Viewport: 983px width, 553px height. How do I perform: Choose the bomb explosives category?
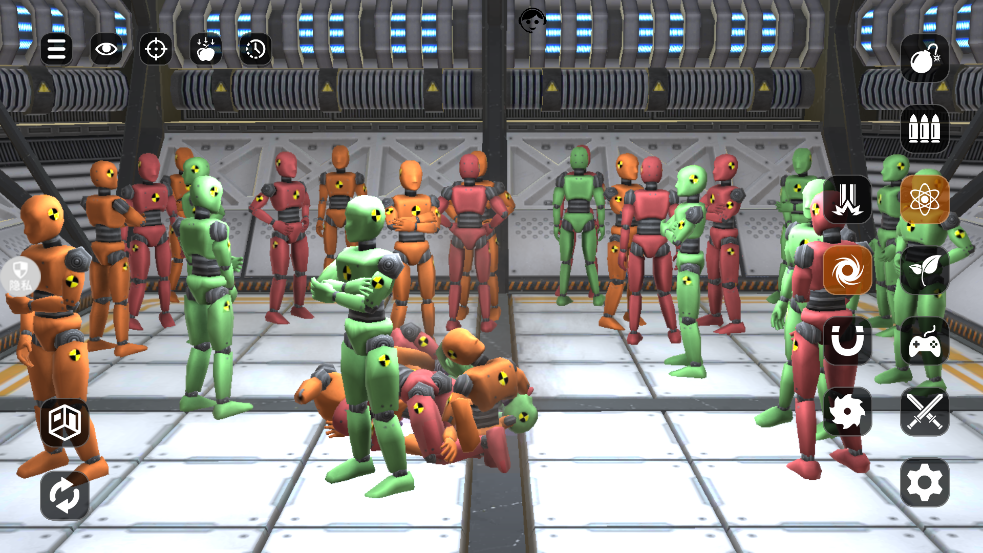pos(924,59)
